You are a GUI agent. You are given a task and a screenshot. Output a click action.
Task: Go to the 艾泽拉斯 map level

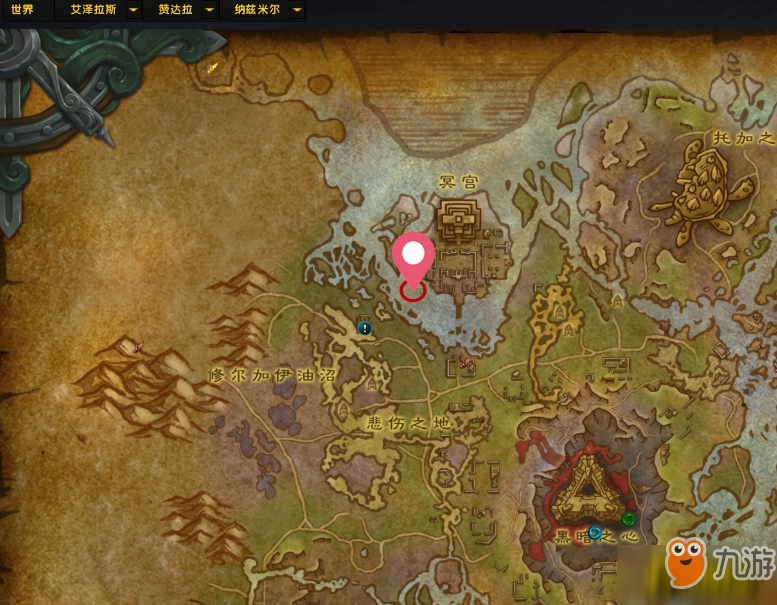tap(92, 10)
